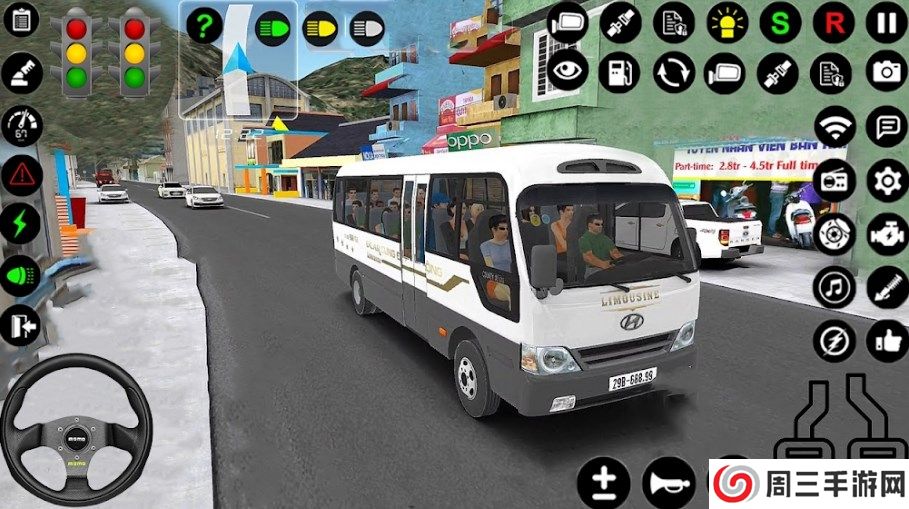Open the fuel pump icon
The width and height of the screenshot is (909, 509).
(620, 73)
